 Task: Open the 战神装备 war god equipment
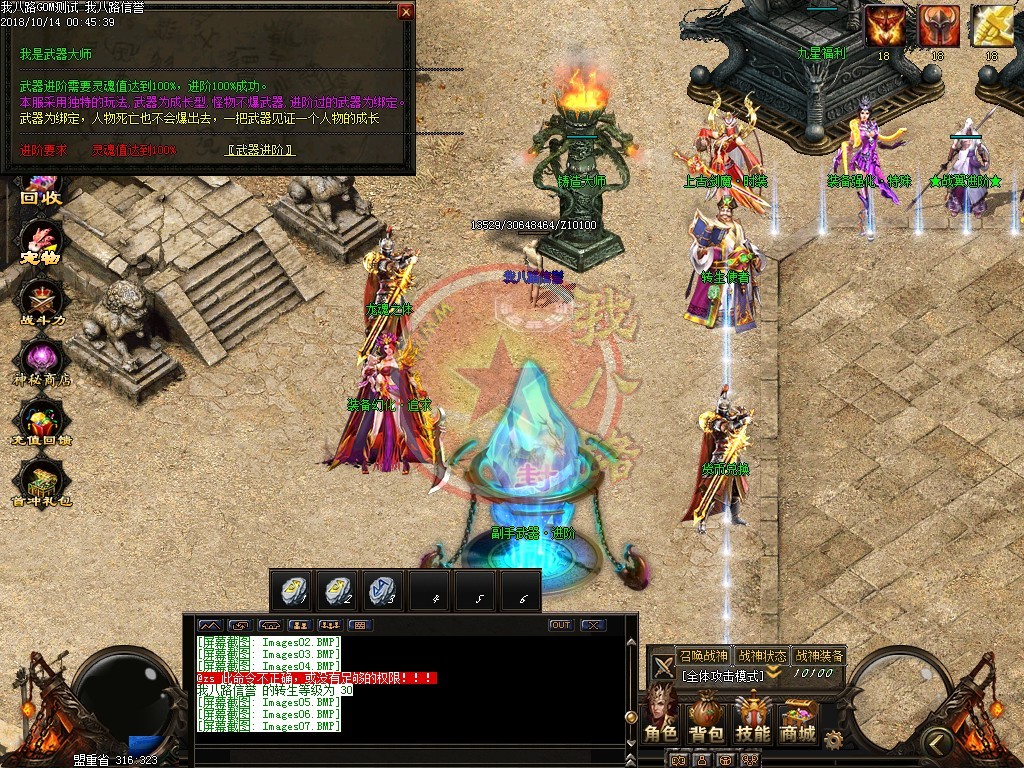click(819, 656)
